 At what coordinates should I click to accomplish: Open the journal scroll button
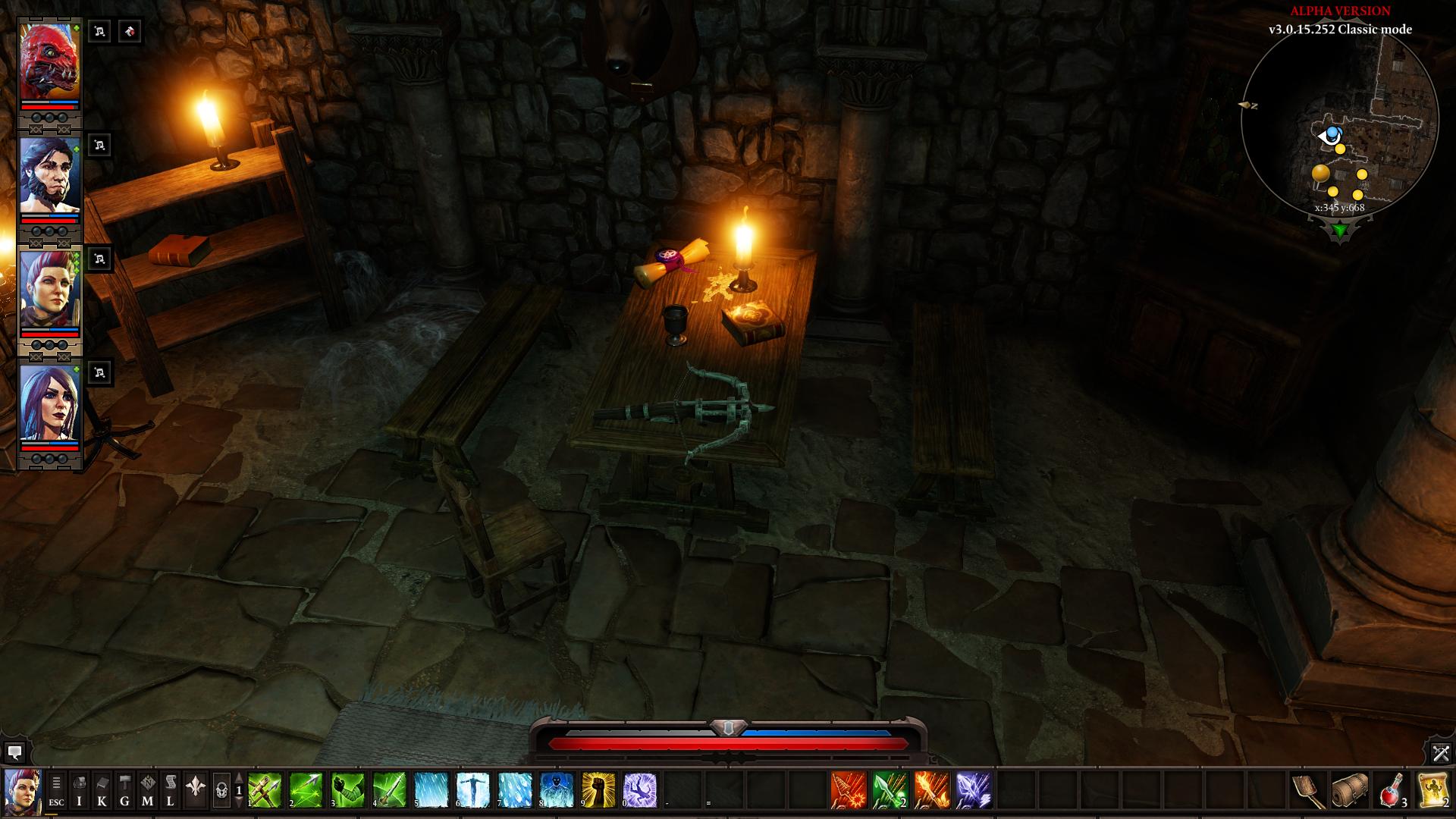[171, 791]
